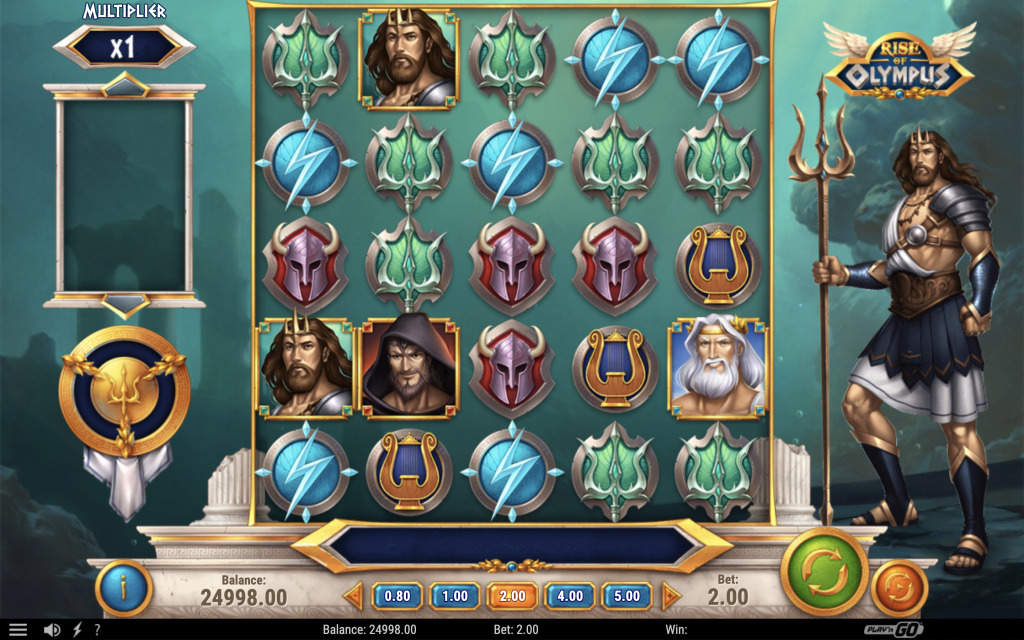Pick the 5.00 bet amount

click(x=627, y=596)
